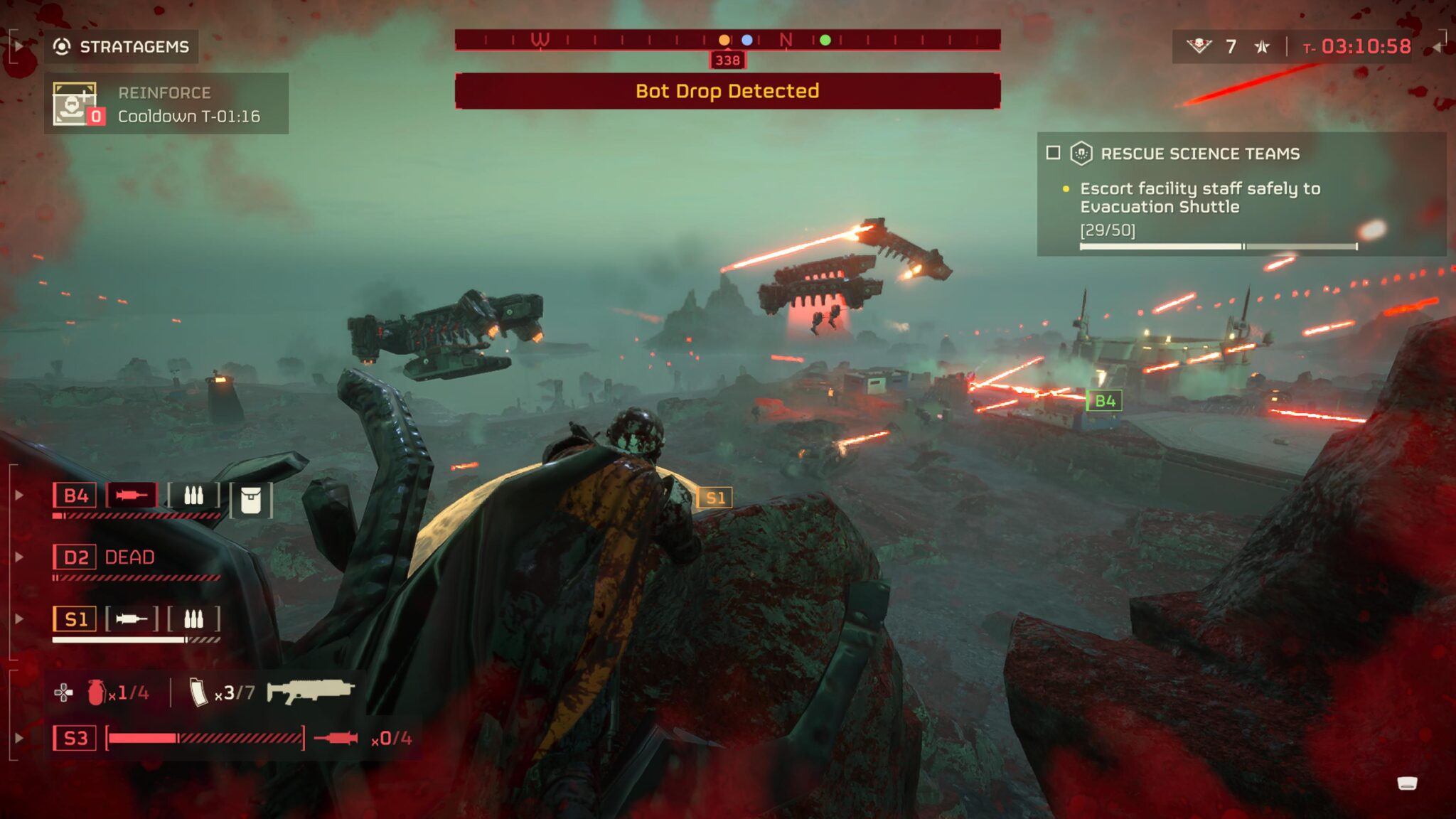The height and width of the screenshot is (819, 1456).
Task: Expand the arrow next to B4's squad entry
Action: tap(19, 496)
